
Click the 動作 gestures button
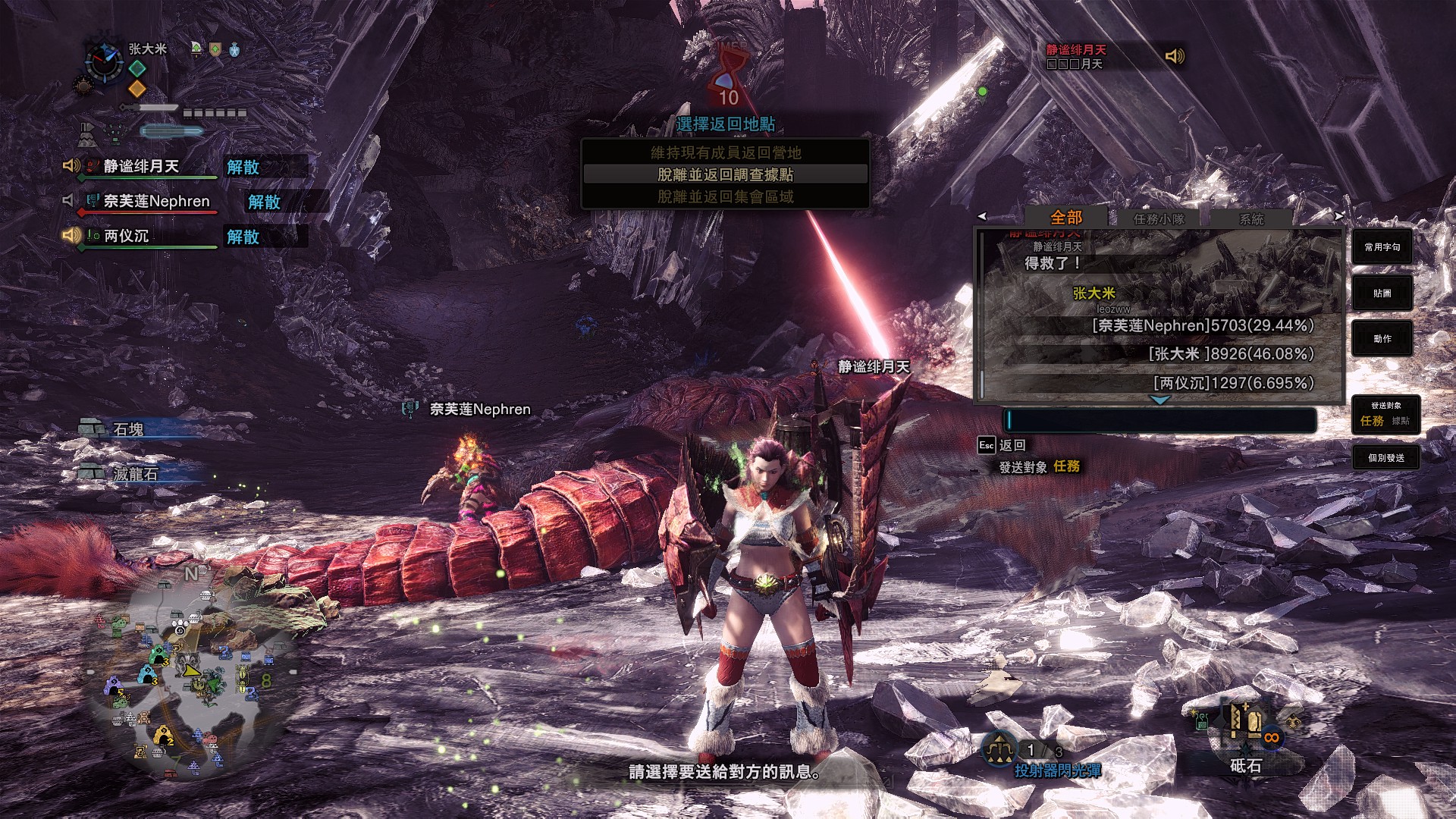tap(1382, 339)
